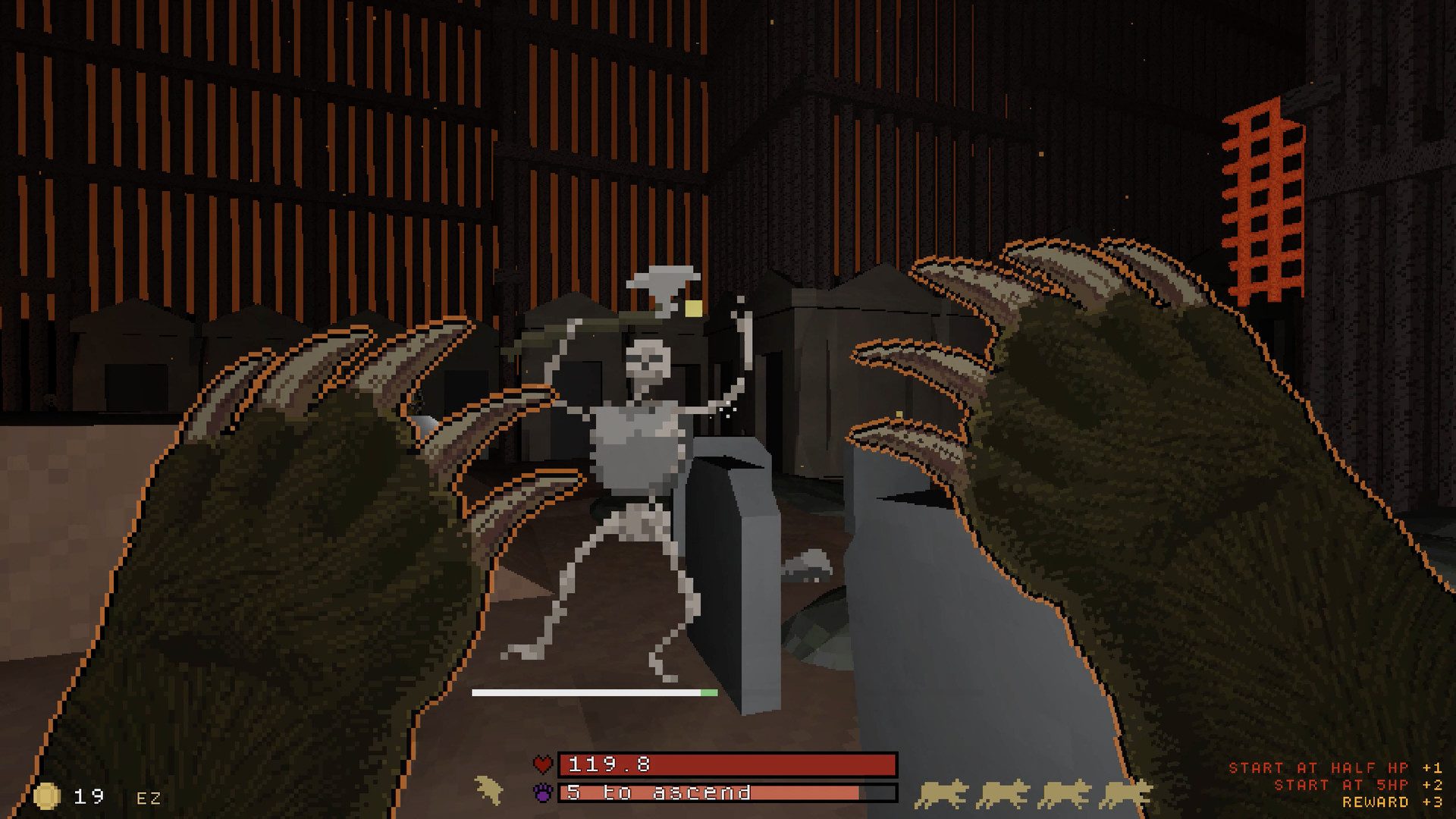Click the third dog in the pack row
This screenshot has width=1456, height=819.
tap(1065, 793)
